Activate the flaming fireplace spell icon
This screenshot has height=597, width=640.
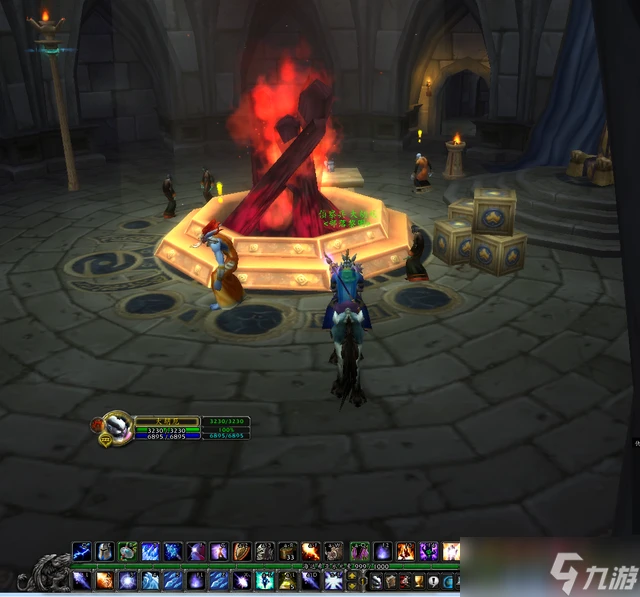[405, 551]
